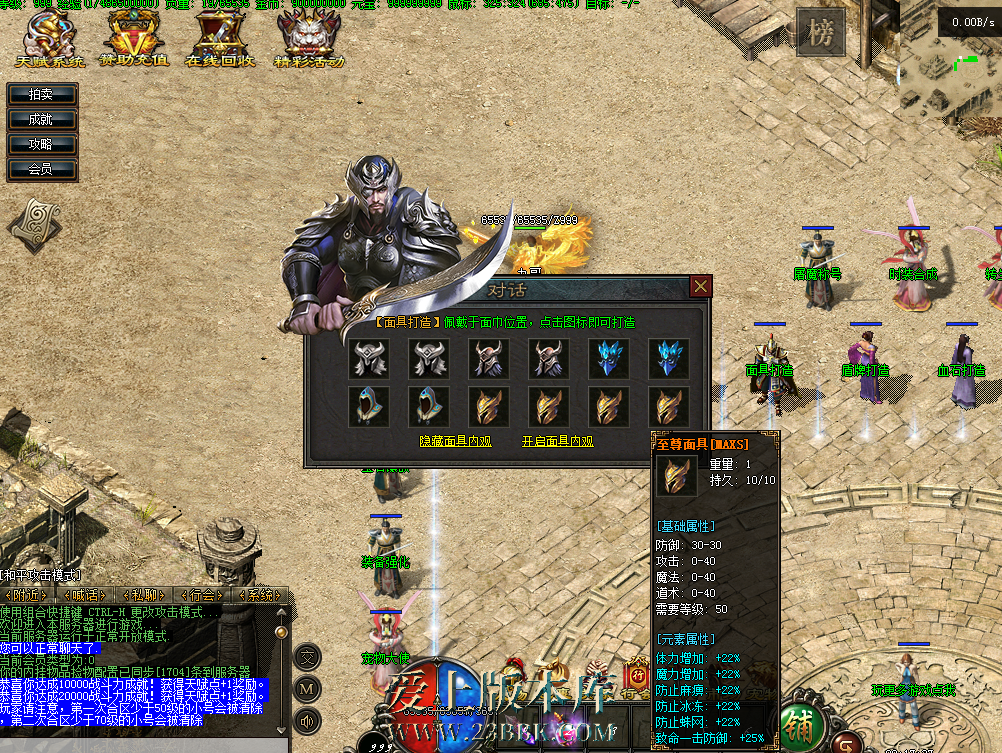Click the 会员 membership button

coord(41,169)
